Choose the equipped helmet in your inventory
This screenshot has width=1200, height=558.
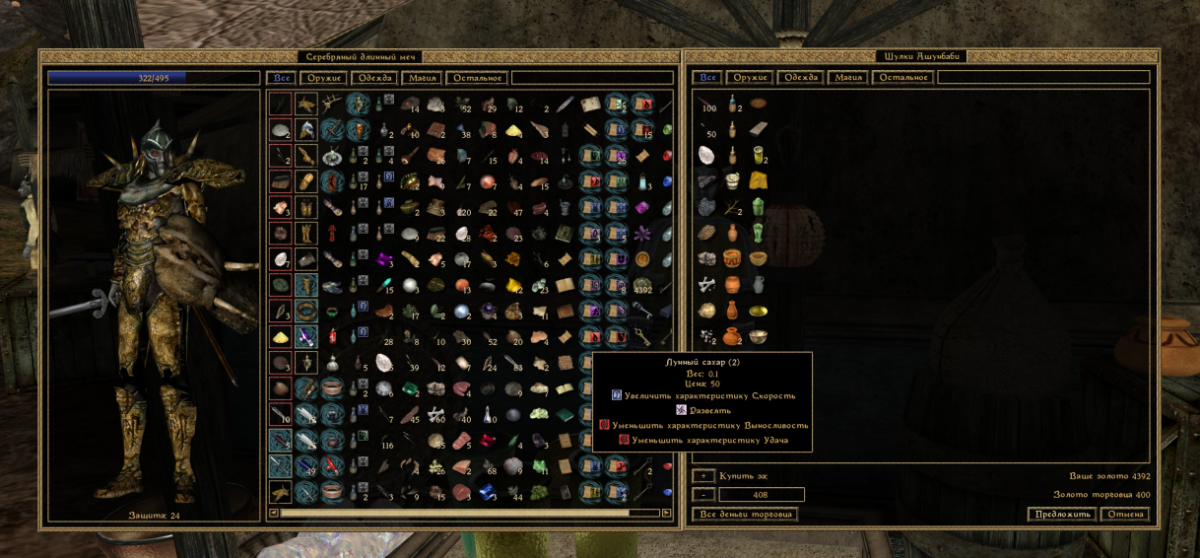[306, 128]
